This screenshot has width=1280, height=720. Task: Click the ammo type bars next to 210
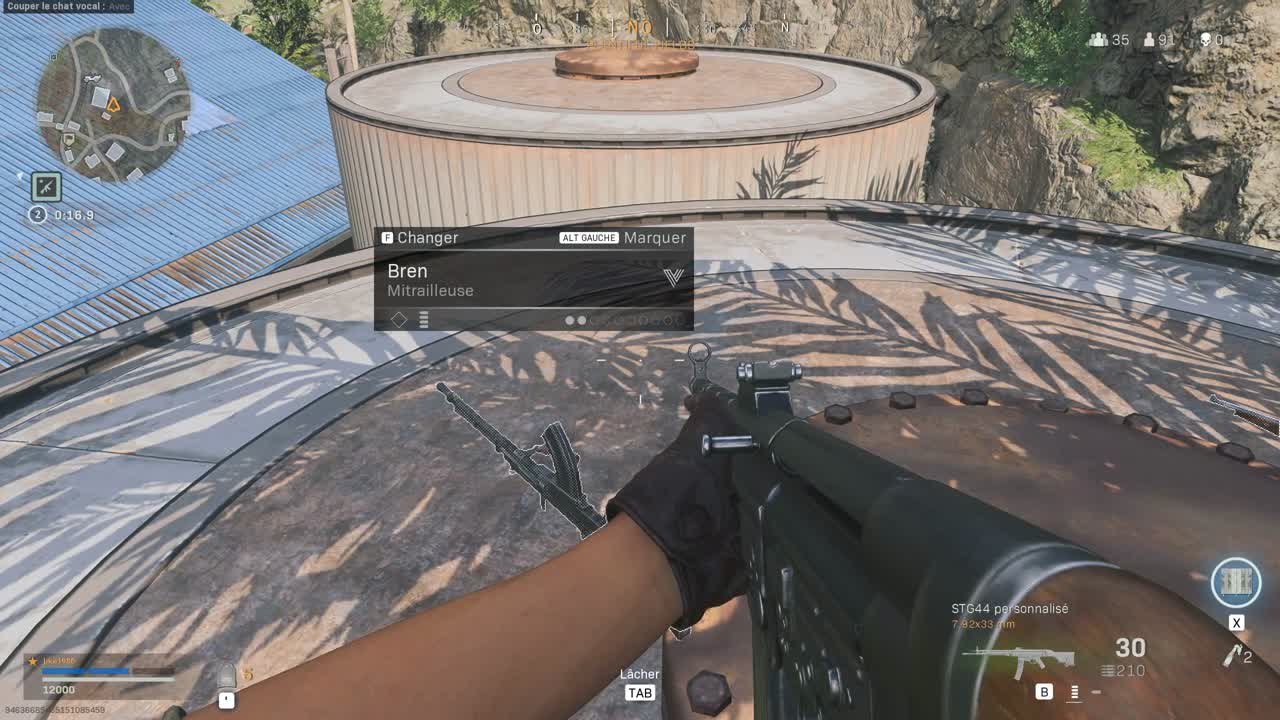click(1107, 670)
